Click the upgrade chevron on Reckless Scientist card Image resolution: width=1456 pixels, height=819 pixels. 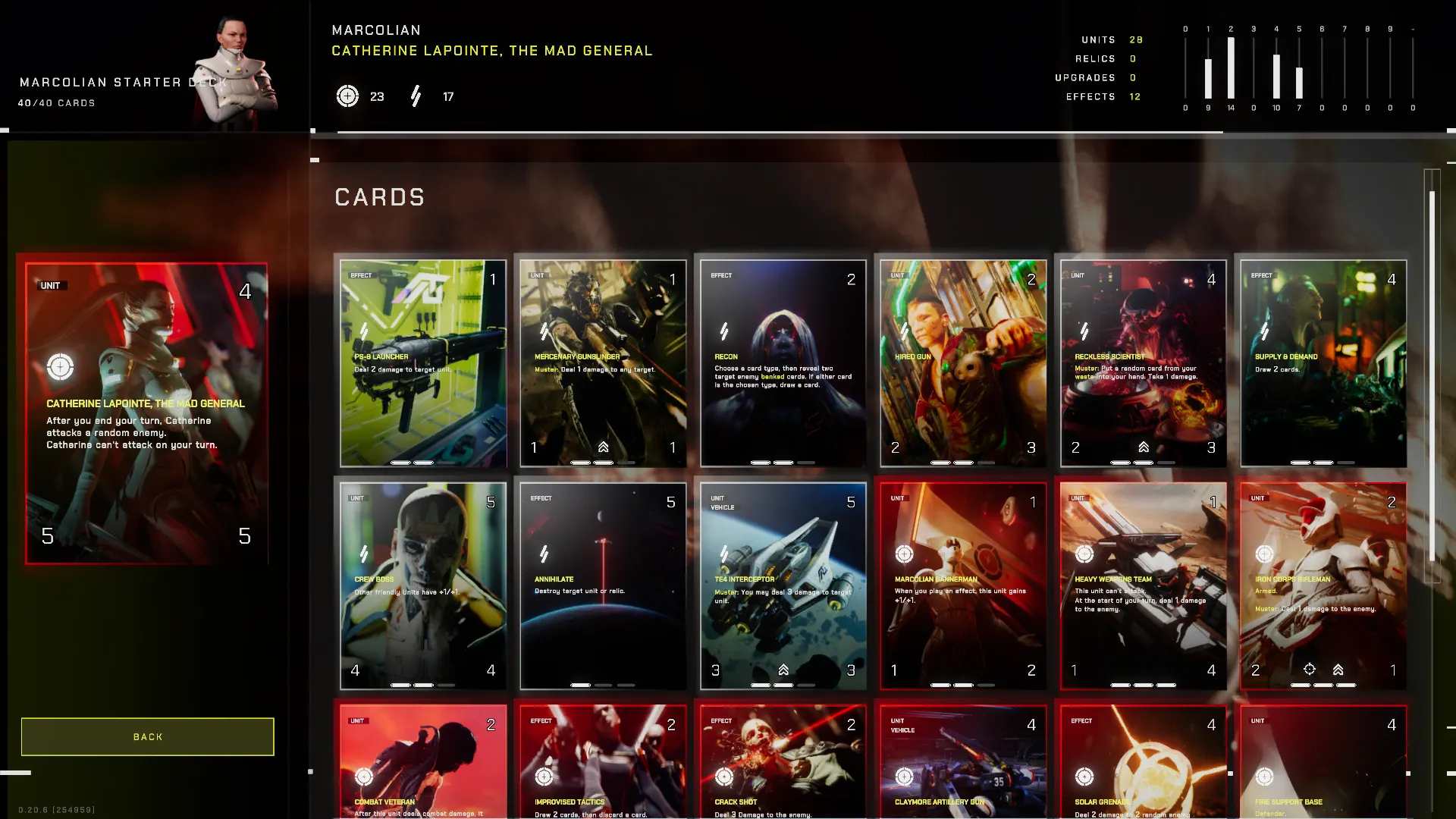[1144, 447]
